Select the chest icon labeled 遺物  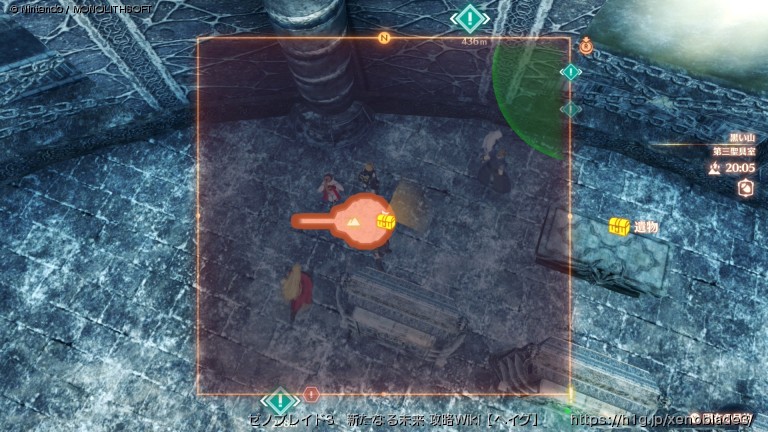[x=619, y=227]
